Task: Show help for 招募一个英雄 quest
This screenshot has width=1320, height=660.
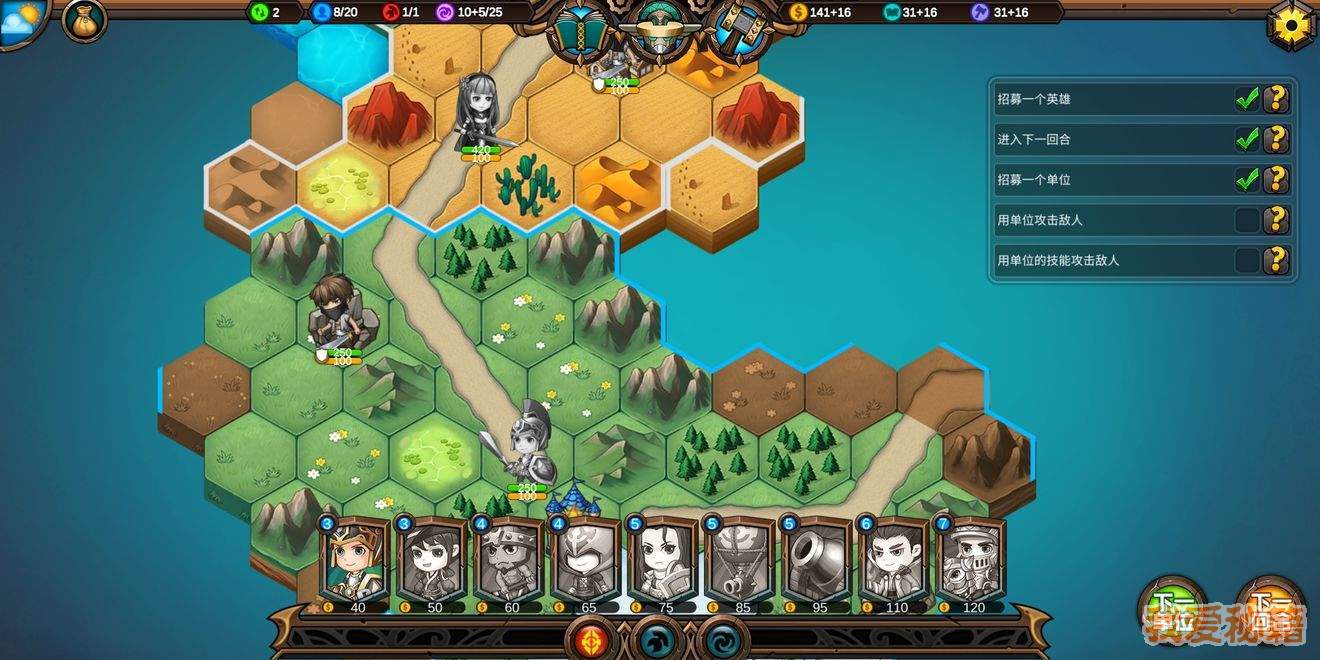Action: point(1275,99)
